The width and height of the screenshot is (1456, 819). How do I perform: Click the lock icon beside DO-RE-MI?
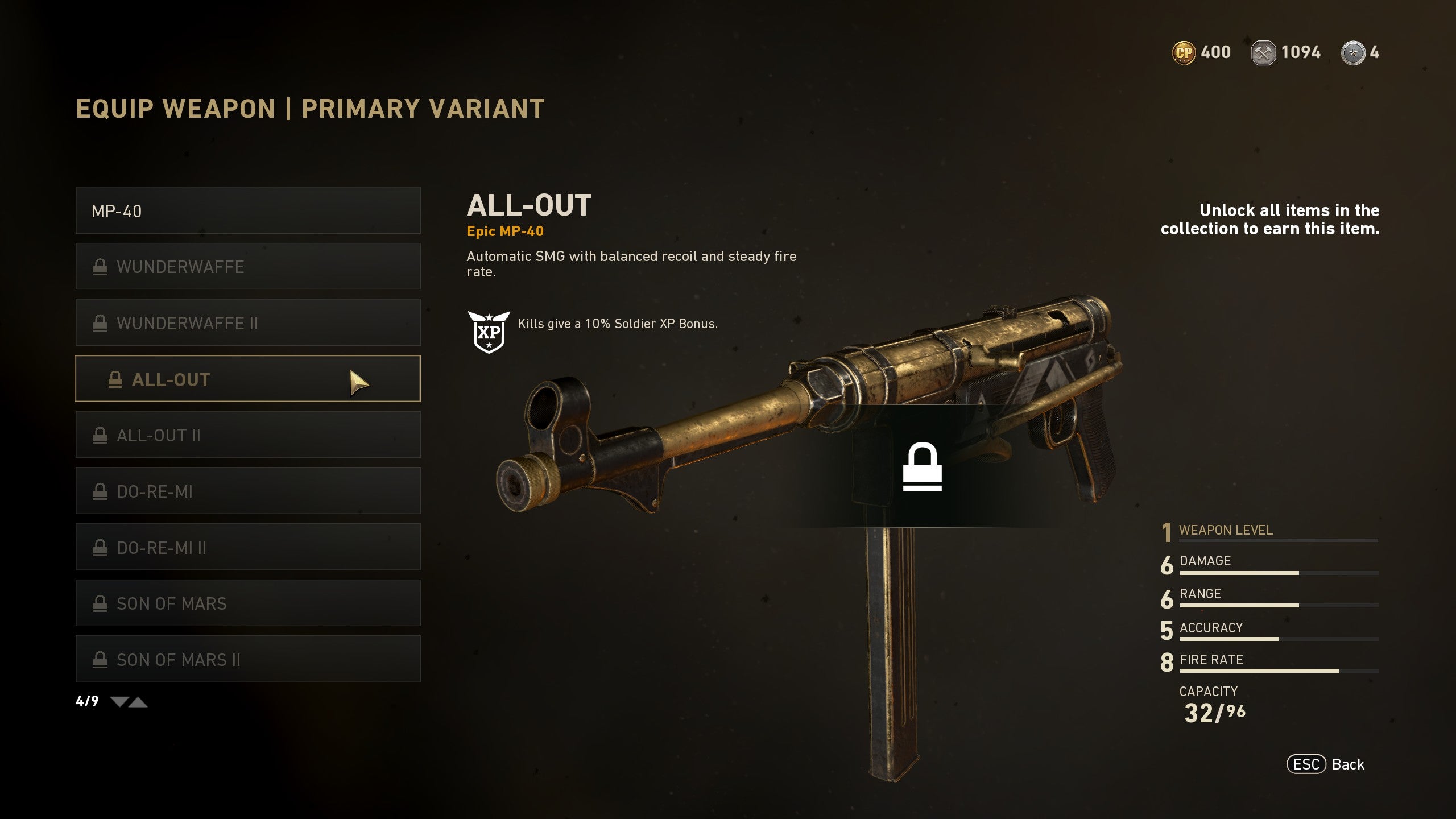point(101,490)
